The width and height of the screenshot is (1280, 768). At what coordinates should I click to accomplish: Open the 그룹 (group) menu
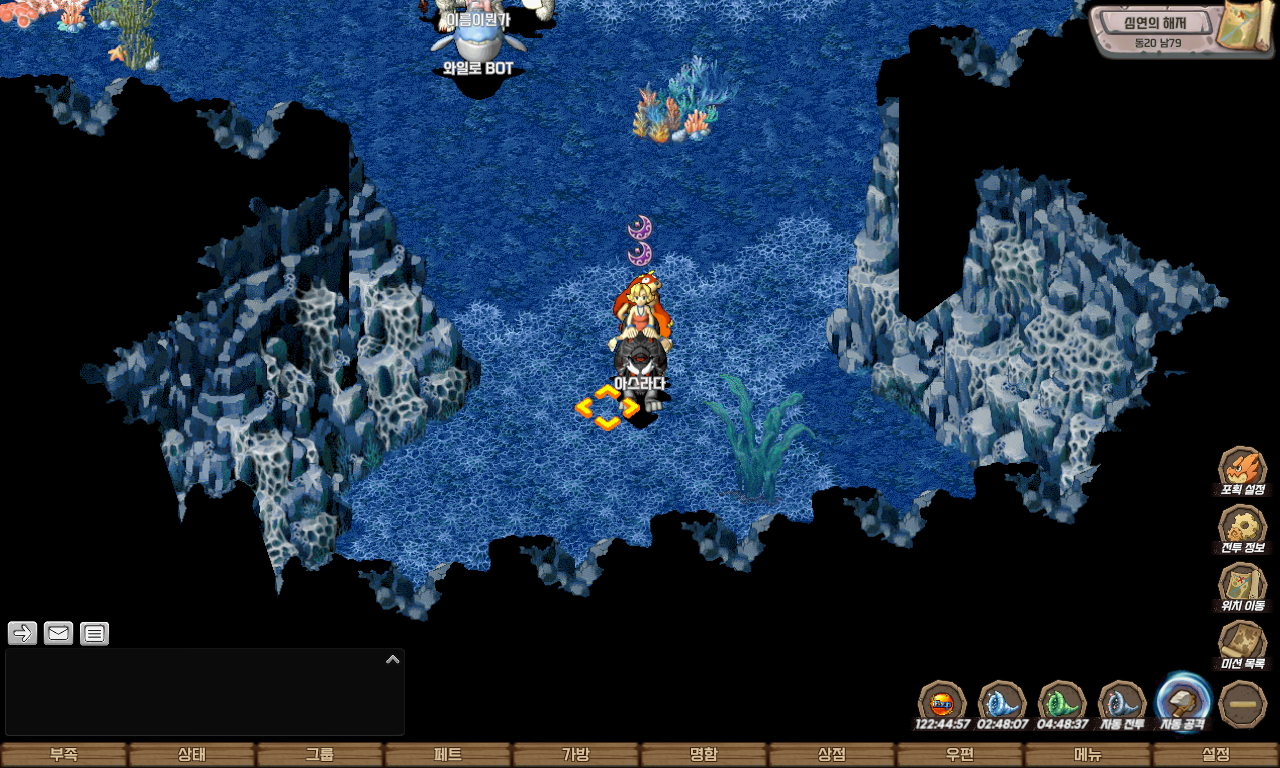(x=320, y=755)
